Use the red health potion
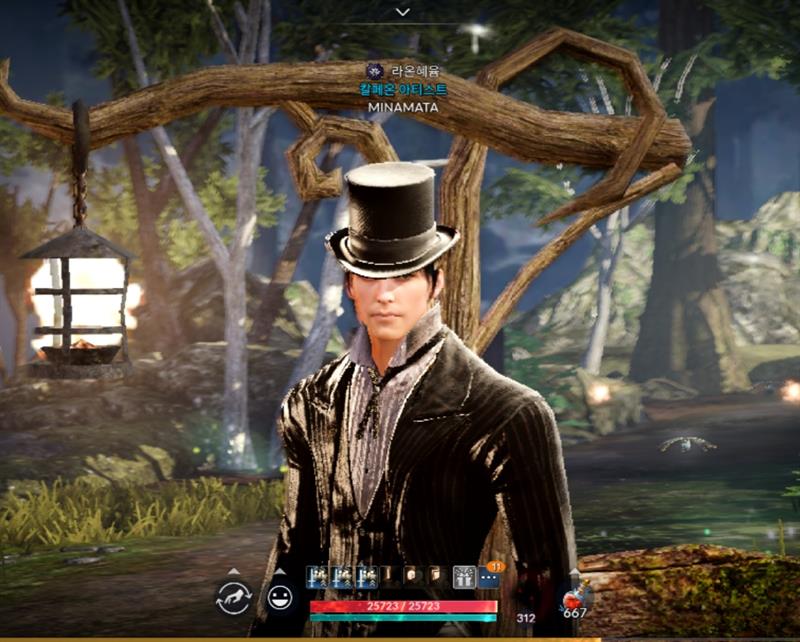This screenshot has width=800, height=642. click(575, 598)
